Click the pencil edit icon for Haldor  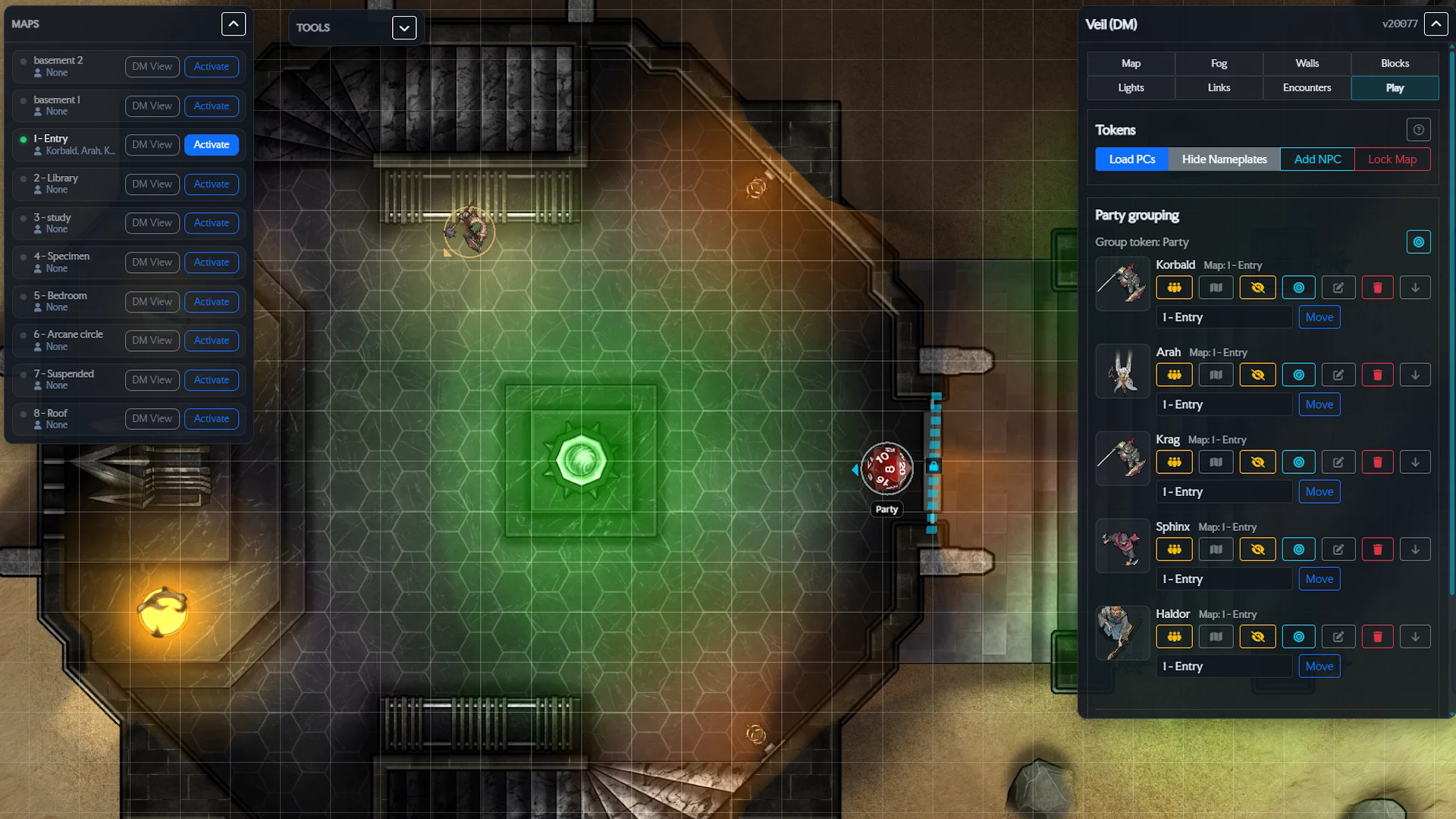pyautogui.click(x=1338, y=636)
